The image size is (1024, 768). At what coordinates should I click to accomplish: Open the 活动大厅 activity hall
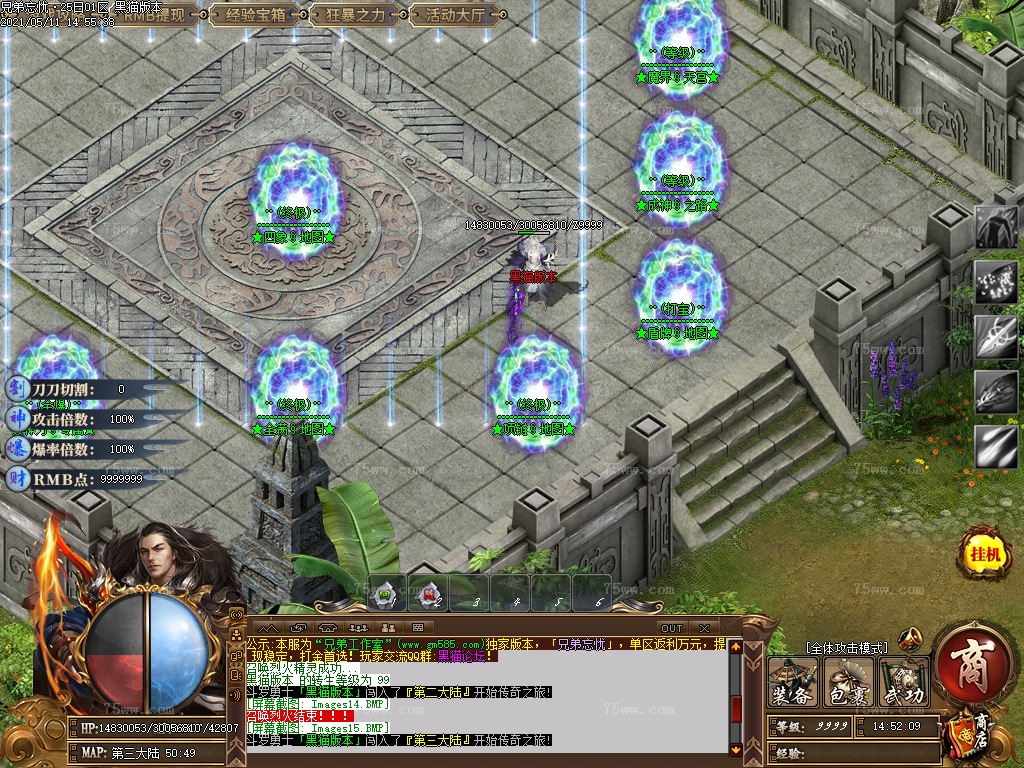455,15
